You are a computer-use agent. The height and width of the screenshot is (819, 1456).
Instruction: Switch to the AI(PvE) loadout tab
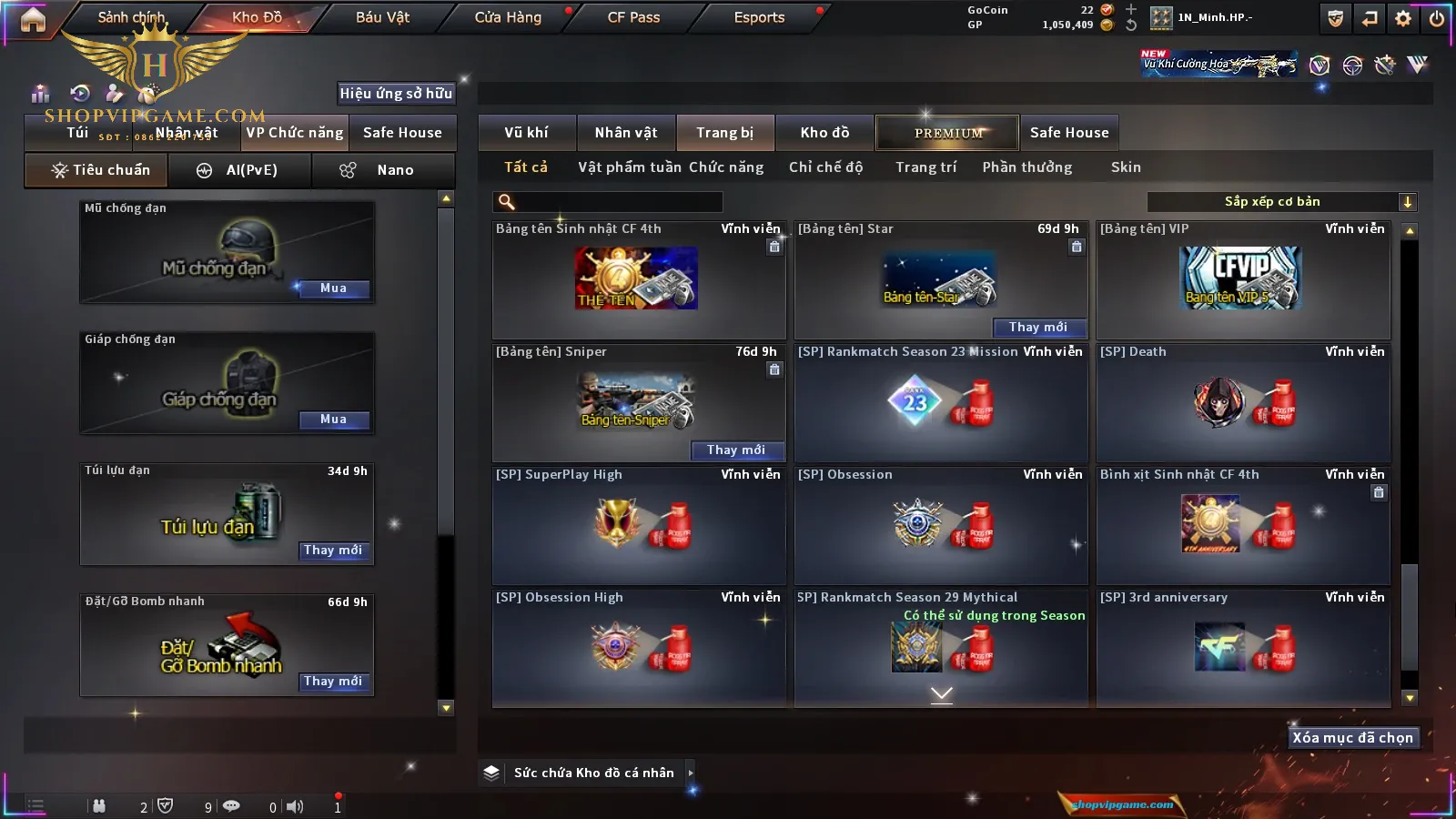coord(240,170)
